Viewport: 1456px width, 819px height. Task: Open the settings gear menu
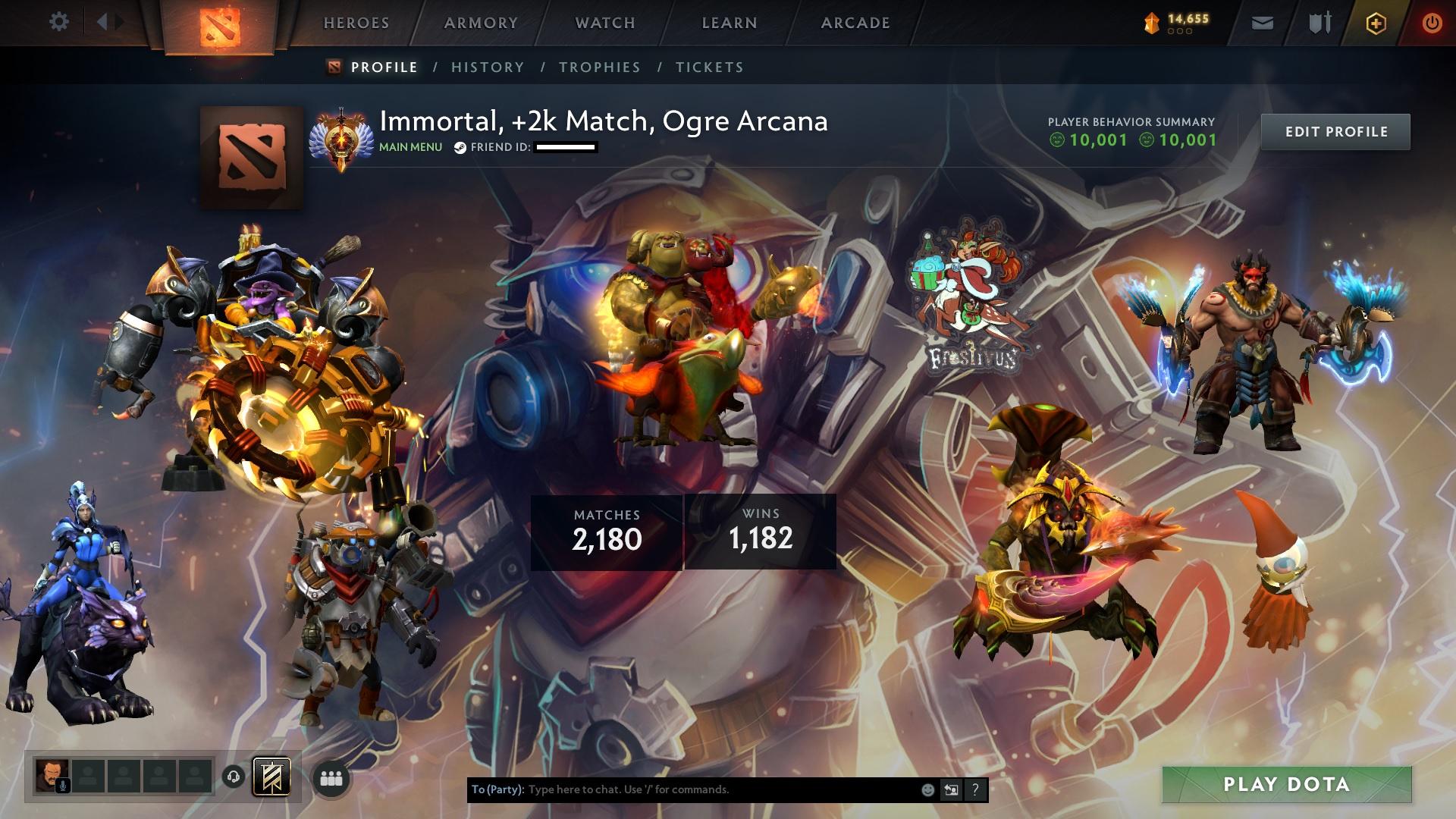(x=58, y=22)
